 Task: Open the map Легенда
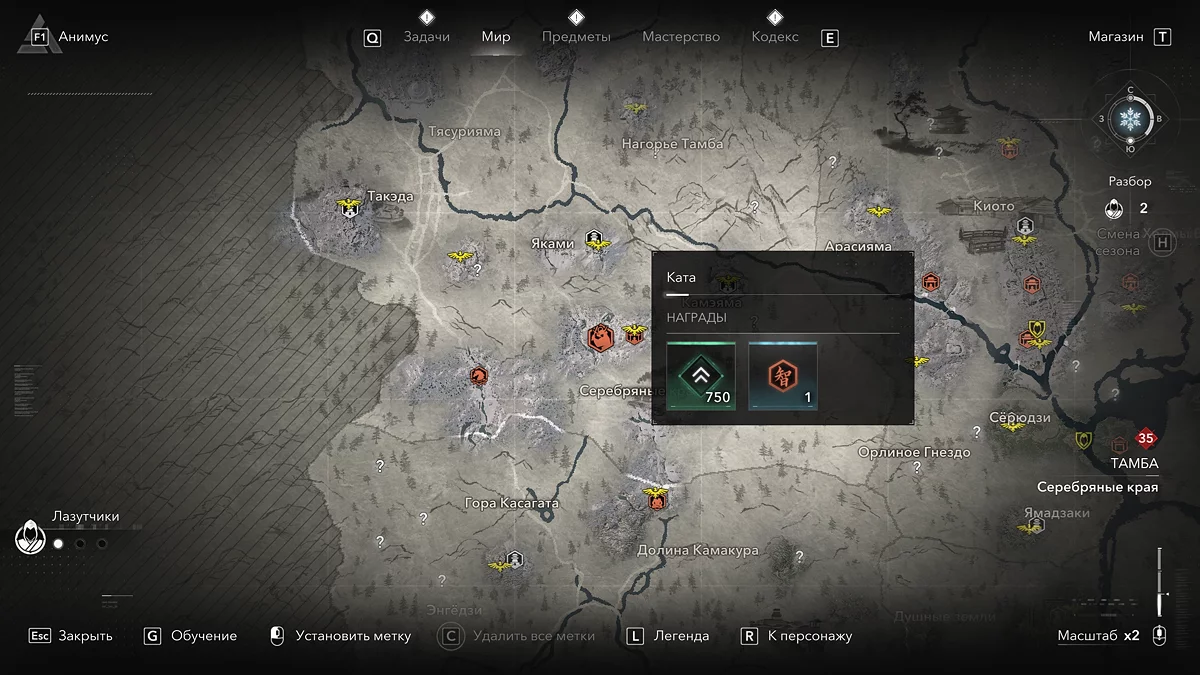[681, 636]
